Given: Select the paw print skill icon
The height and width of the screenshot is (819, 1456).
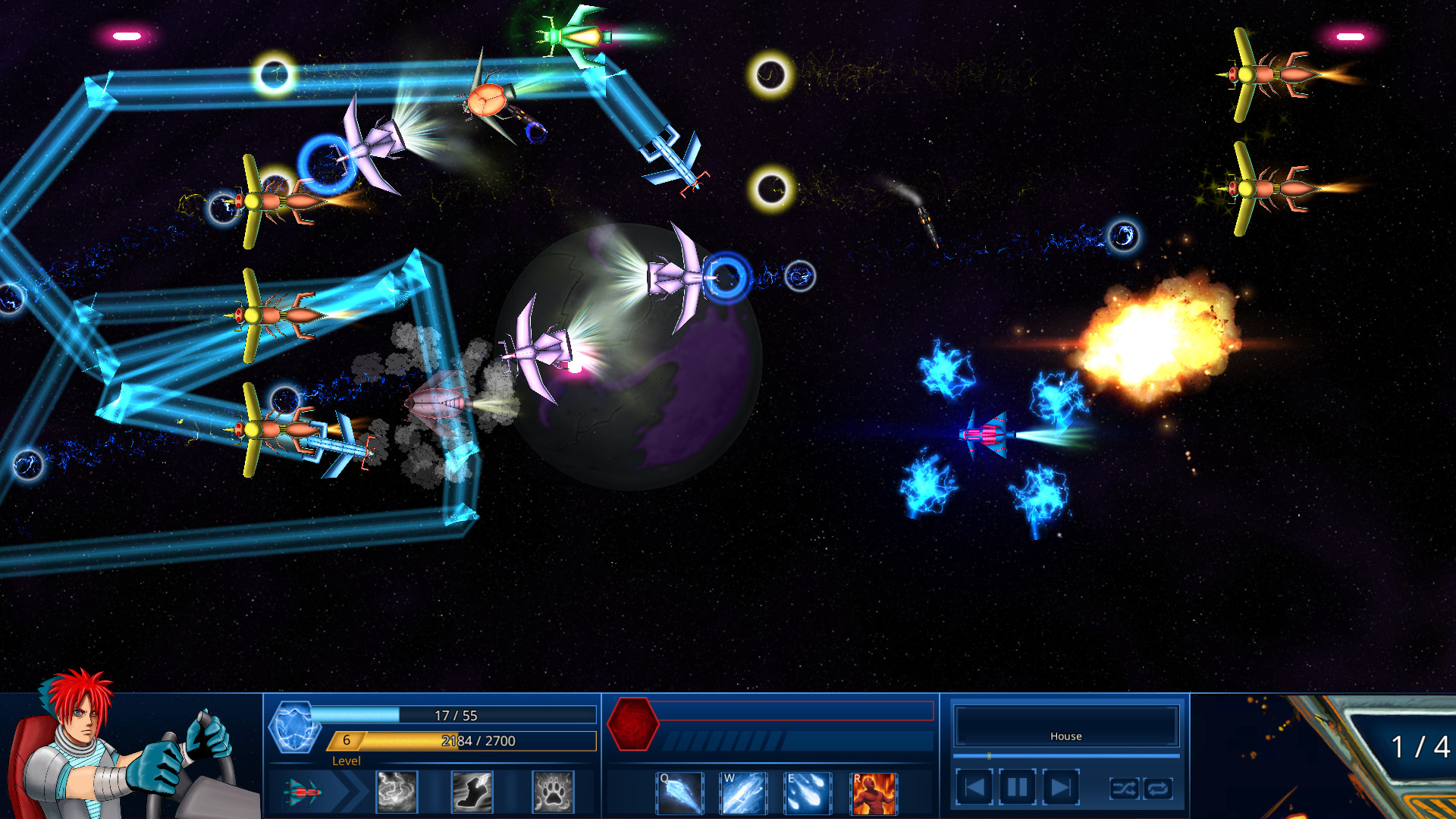Looking at the screenshot, I should point(552,792).
